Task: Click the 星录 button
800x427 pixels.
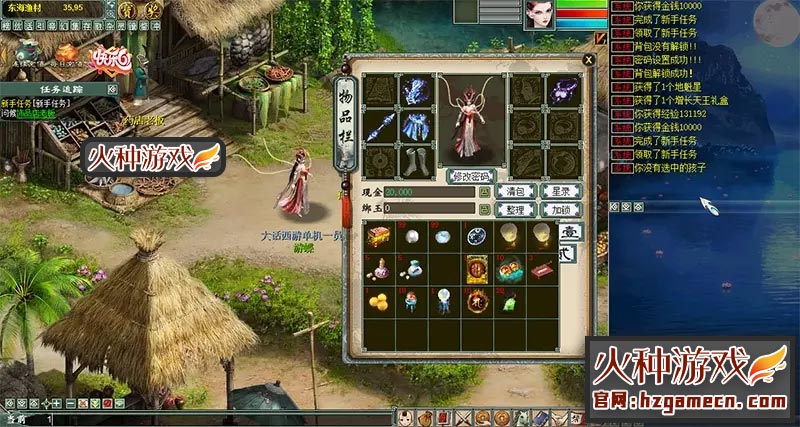Action: [560, 191]
